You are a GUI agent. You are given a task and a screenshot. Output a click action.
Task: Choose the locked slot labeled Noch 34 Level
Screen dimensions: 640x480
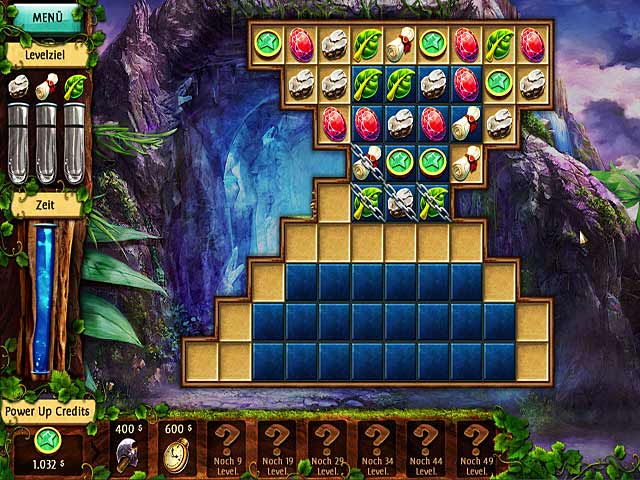pos(376,448)
